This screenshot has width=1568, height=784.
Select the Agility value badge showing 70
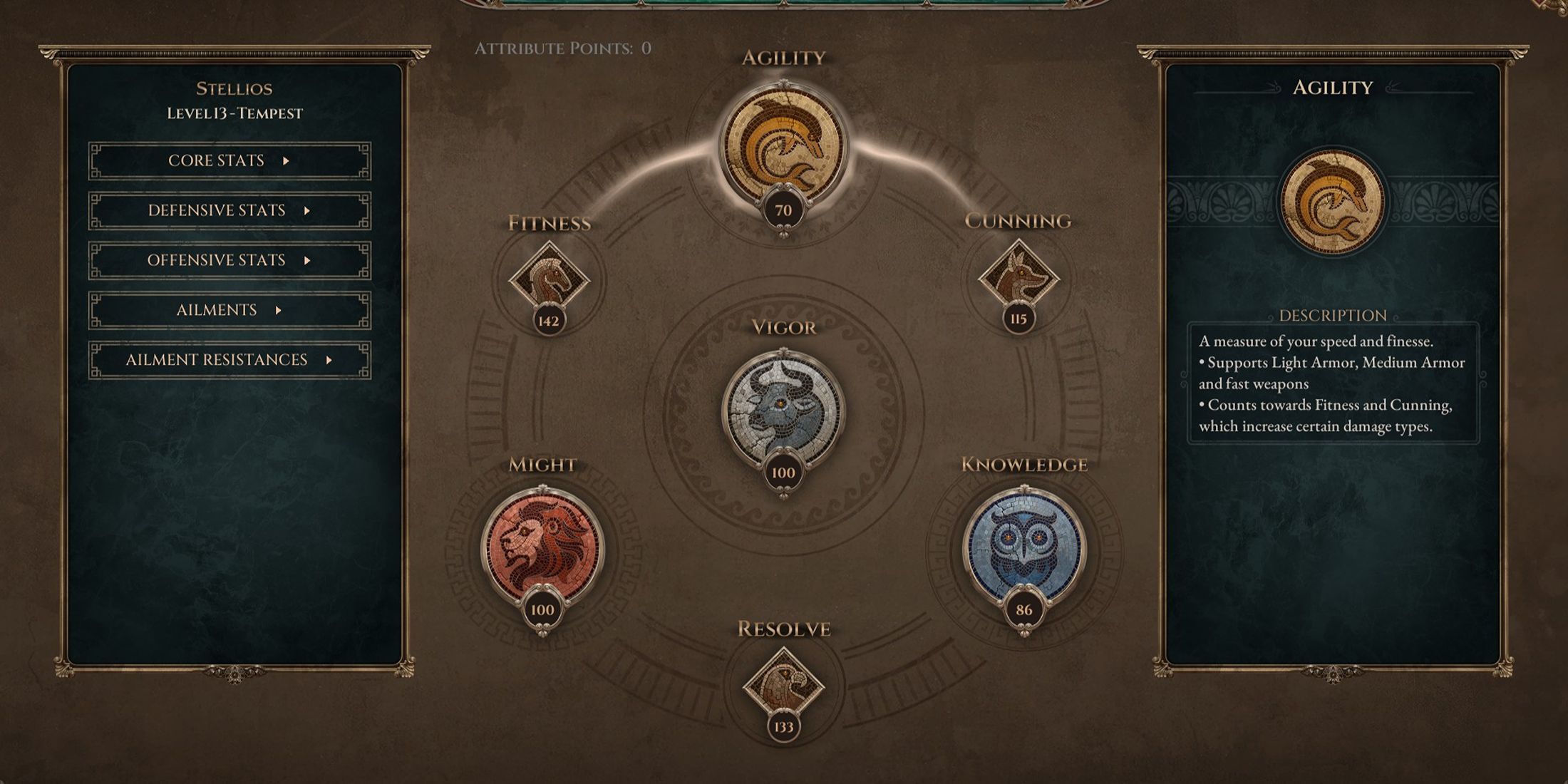pyautogui.click(x=784, y=210)
